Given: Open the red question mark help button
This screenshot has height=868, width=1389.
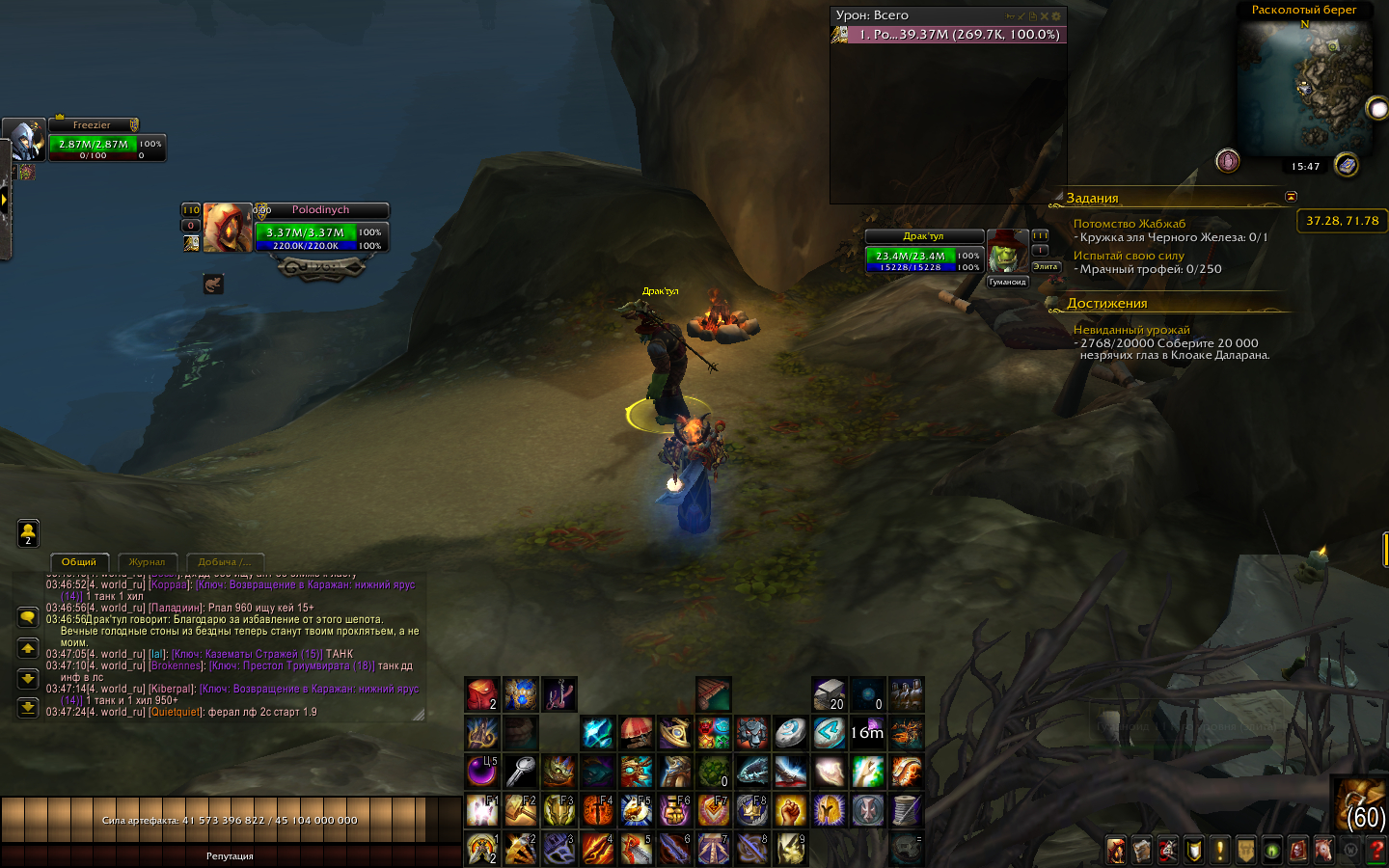Looking at the screenshot, I should (x=1375, y=850).
